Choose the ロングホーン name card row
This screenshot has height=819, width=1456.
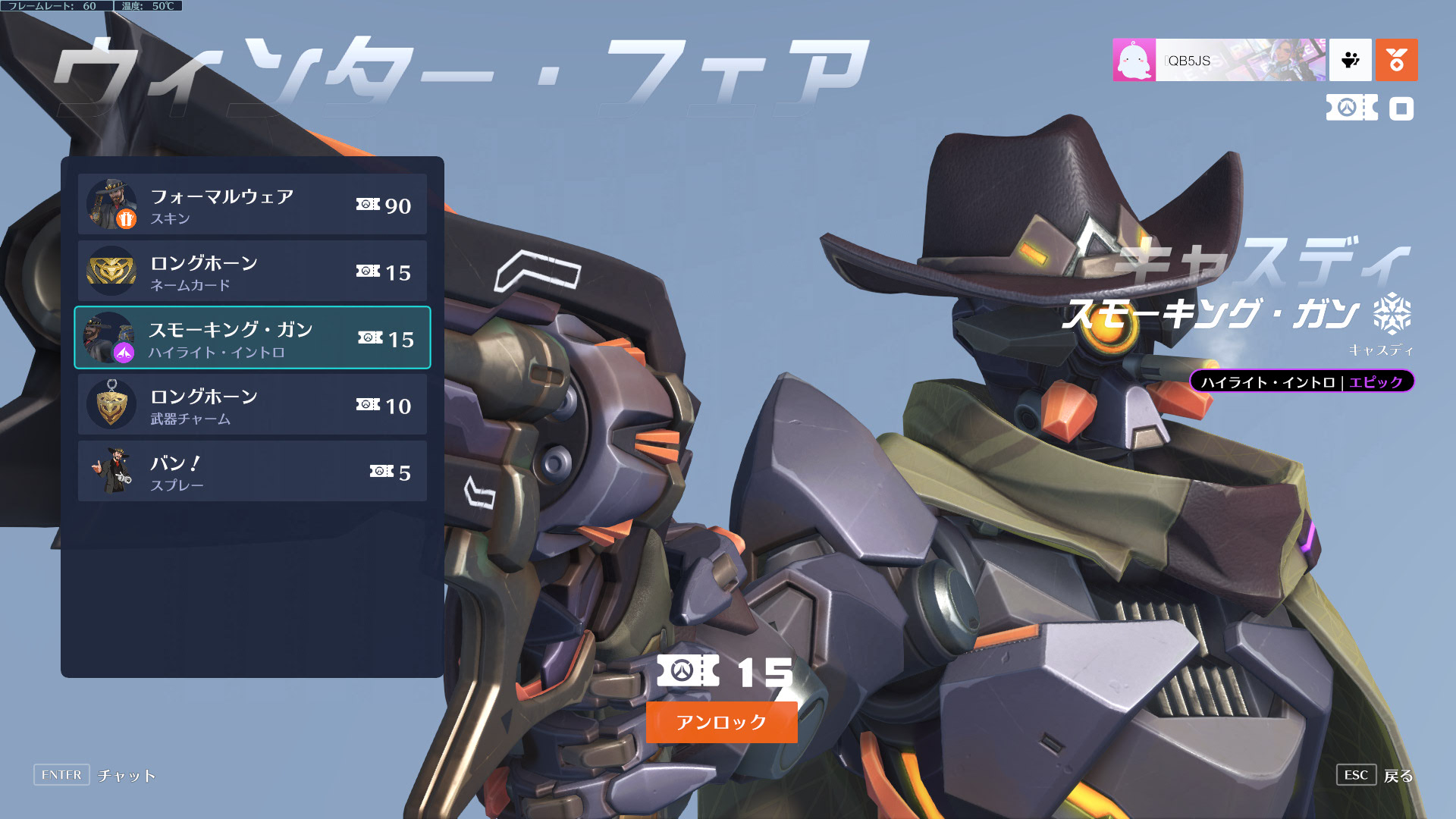pyautogui.click(x=252, y=271)
